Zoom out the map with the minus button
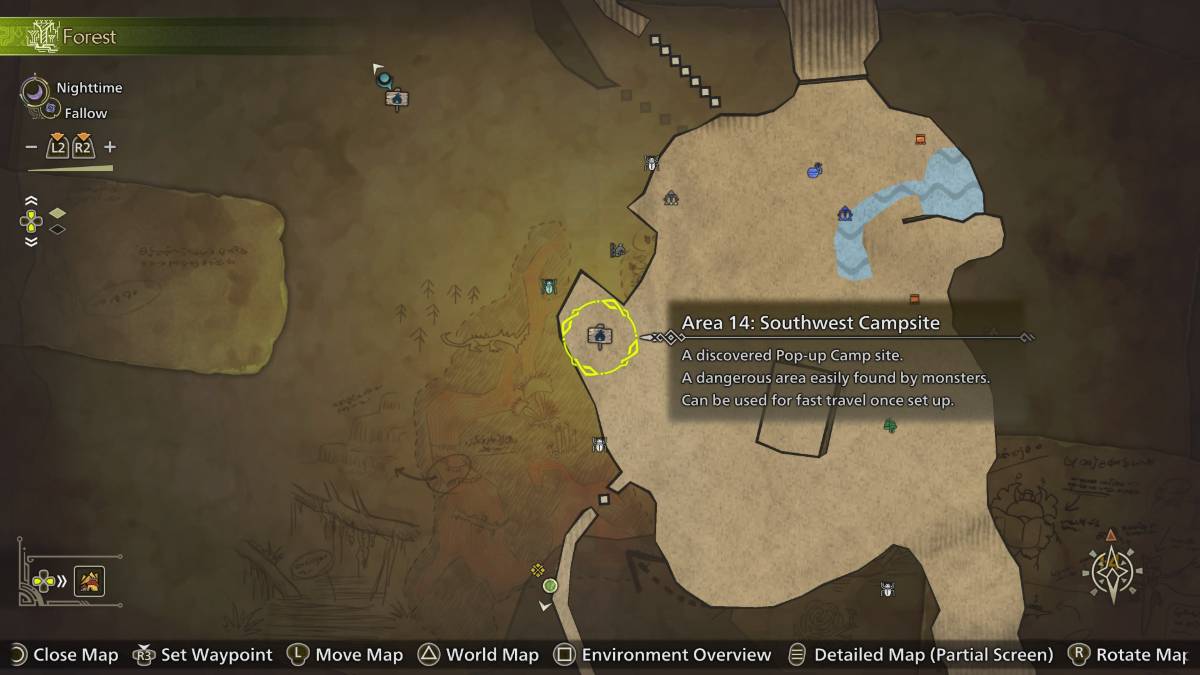This screenshot has width=1200, height=675. [x=32, y=147]
